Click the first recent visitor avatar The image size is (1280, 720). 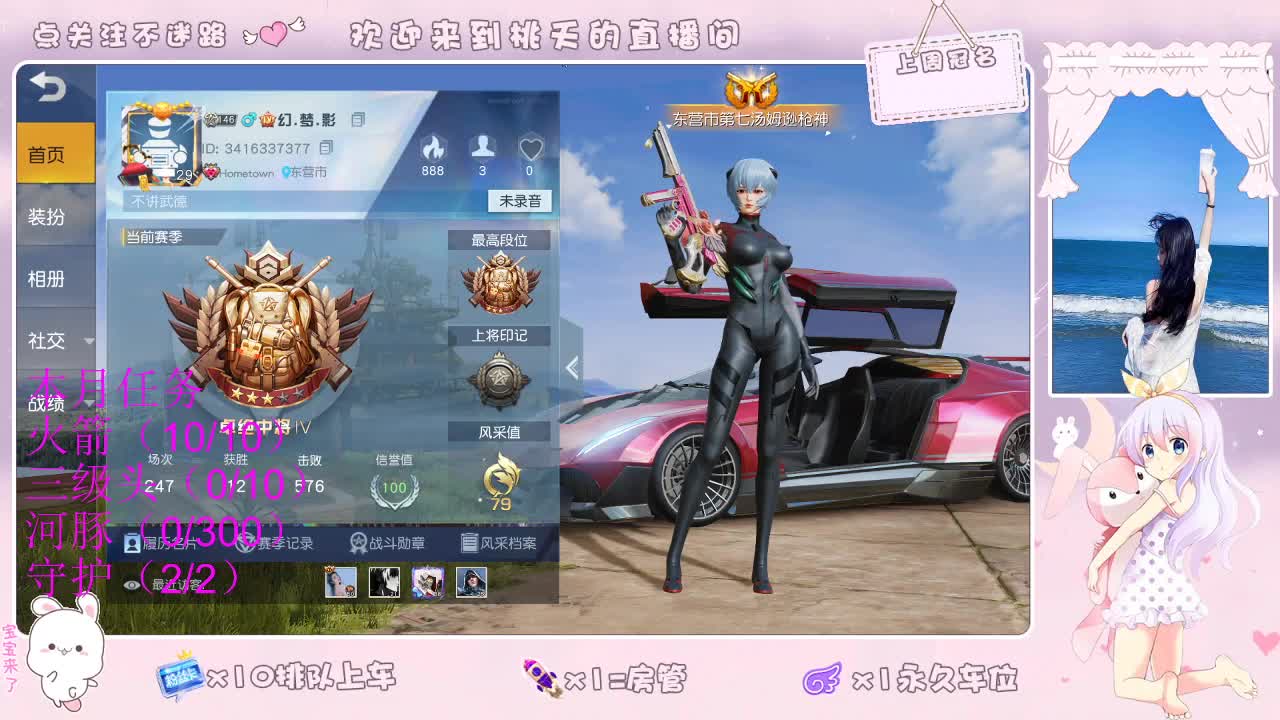click(341, 582)
